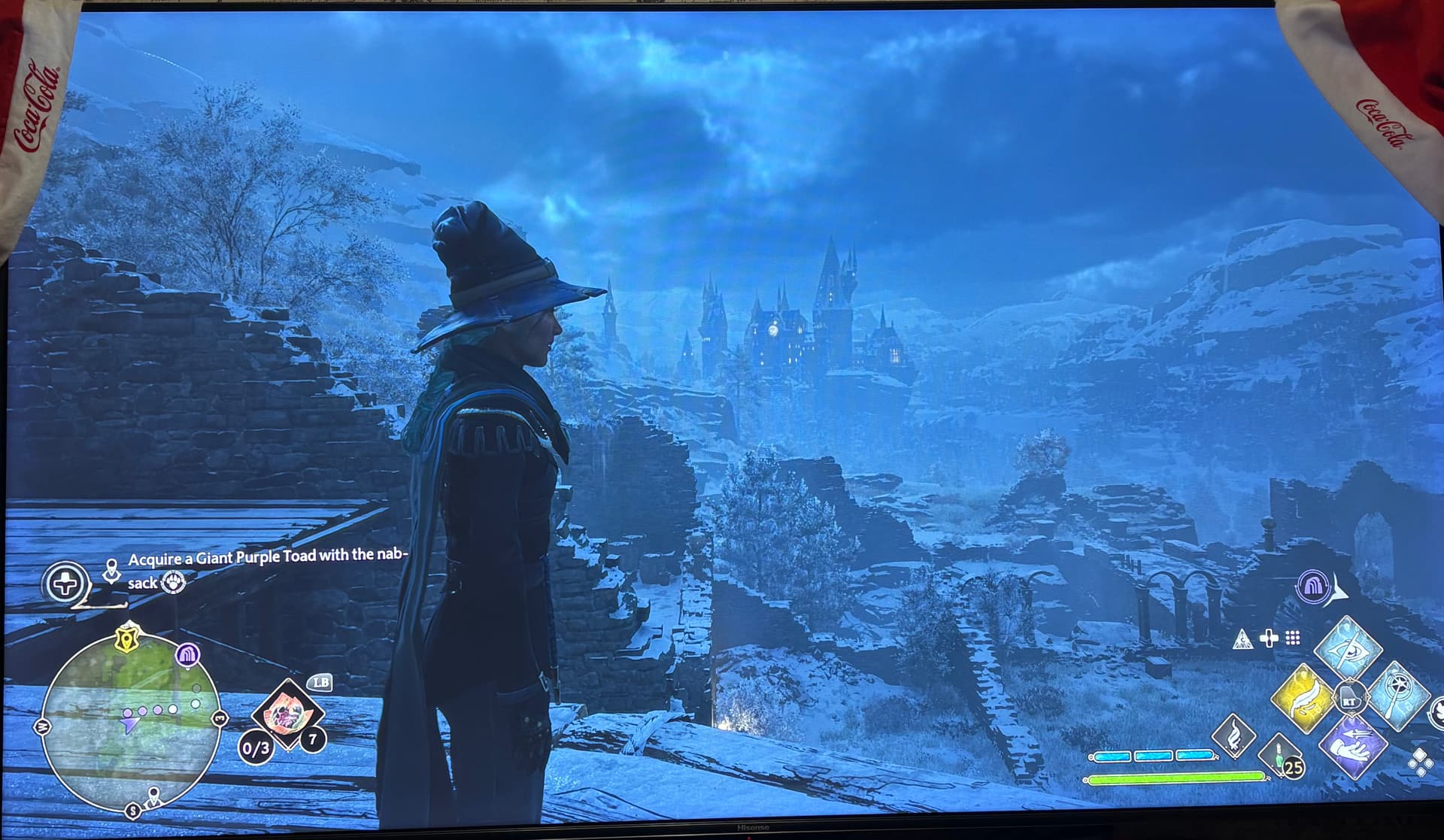Image resolution: width=1444 pixels, height=840 pixels.
Task: Click the purple archway waypoint indicator
Action: pyautogui.click(x=1312, y=586)
